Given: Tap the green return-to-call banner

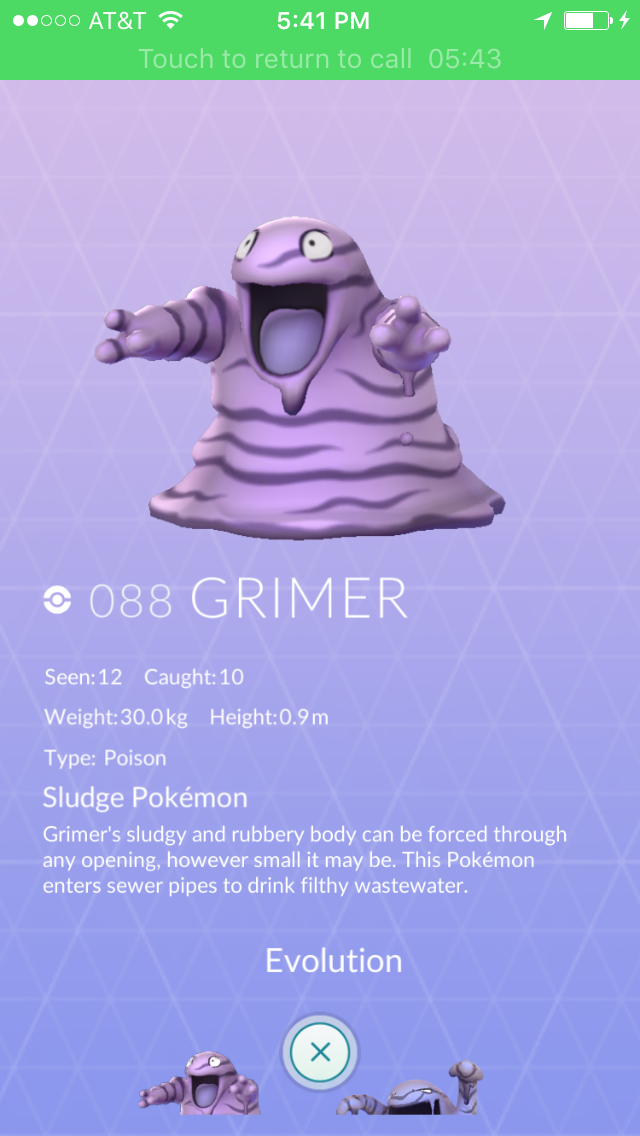Looking at the screenshot, I should point(320,59).
